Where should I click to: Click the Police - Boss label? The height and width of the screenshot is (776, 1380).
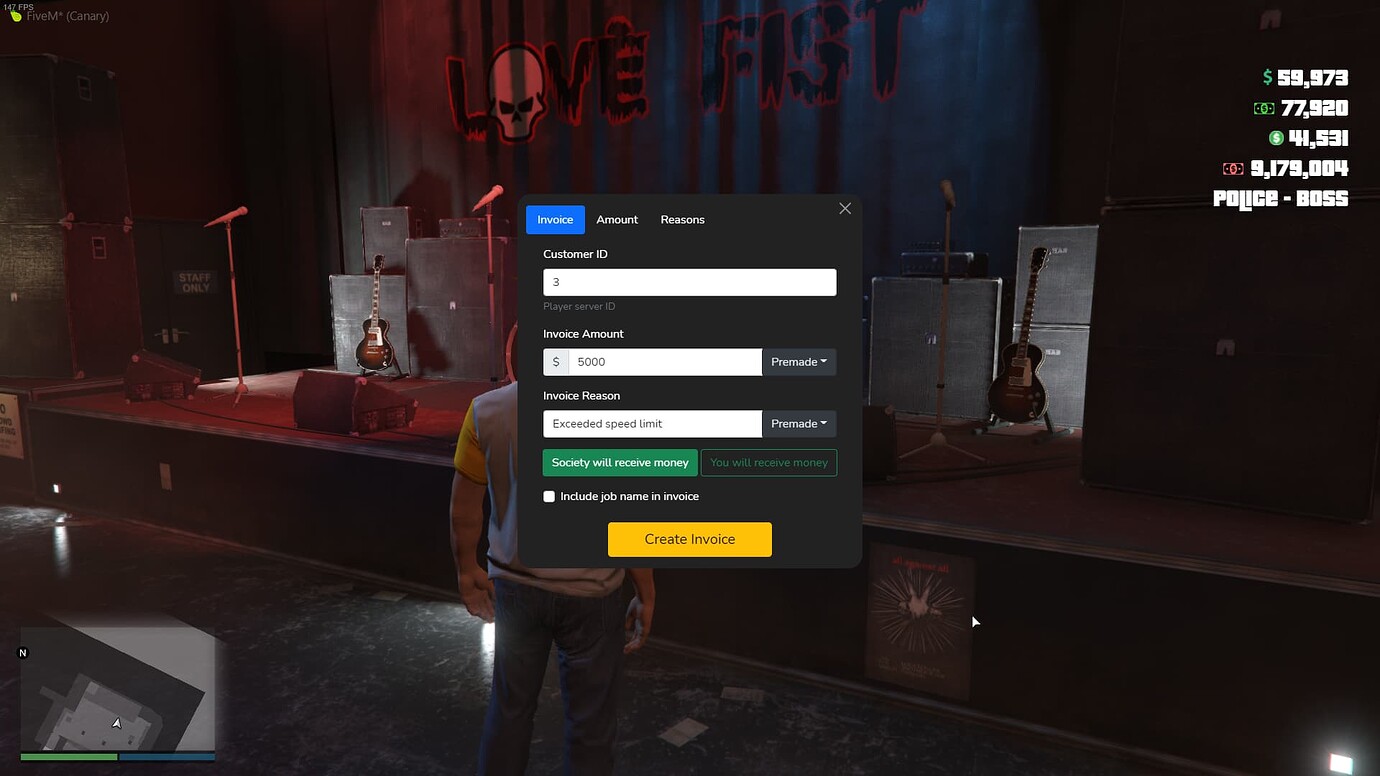[x=1280, y=198]
